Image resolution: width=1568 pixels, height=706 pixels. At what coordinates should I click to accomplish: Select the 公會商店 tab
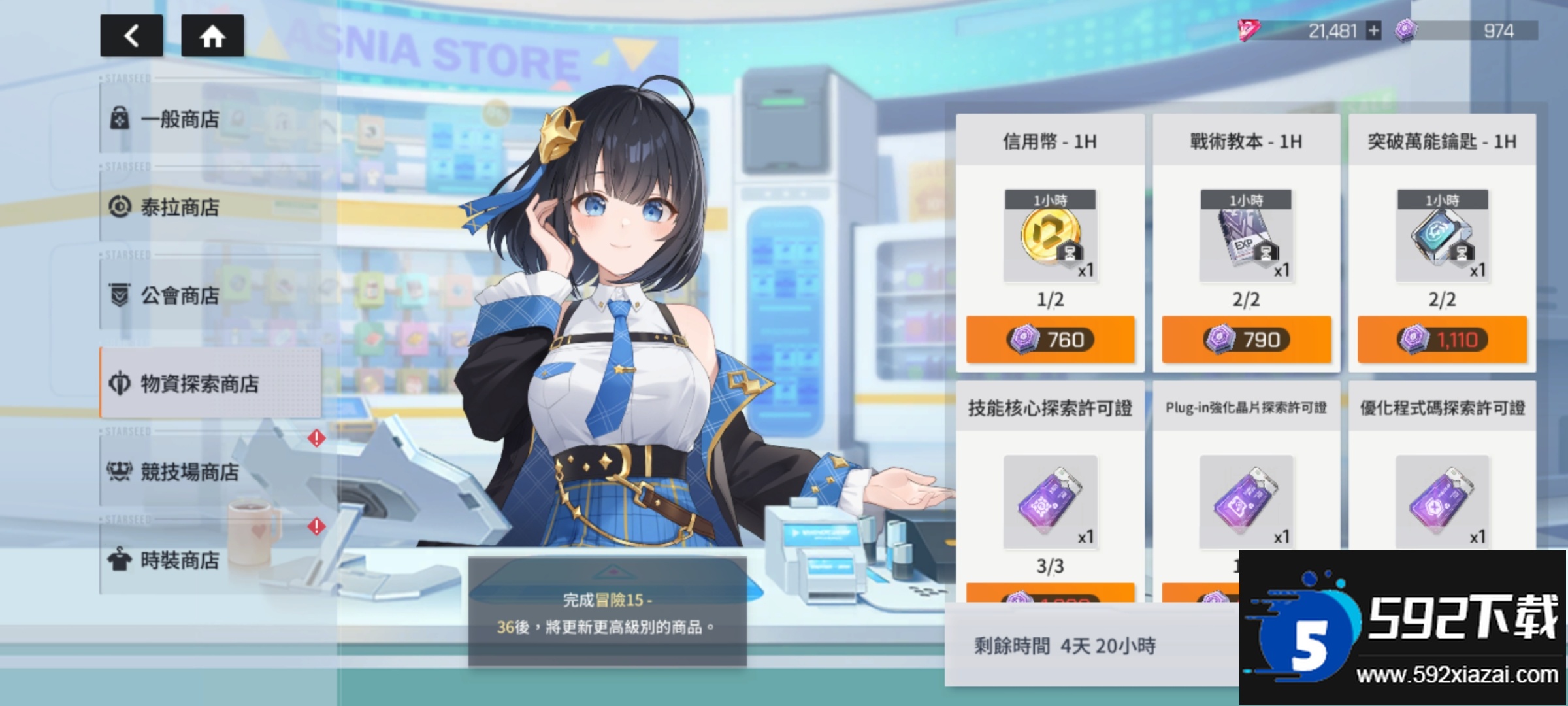click(210, 295)
